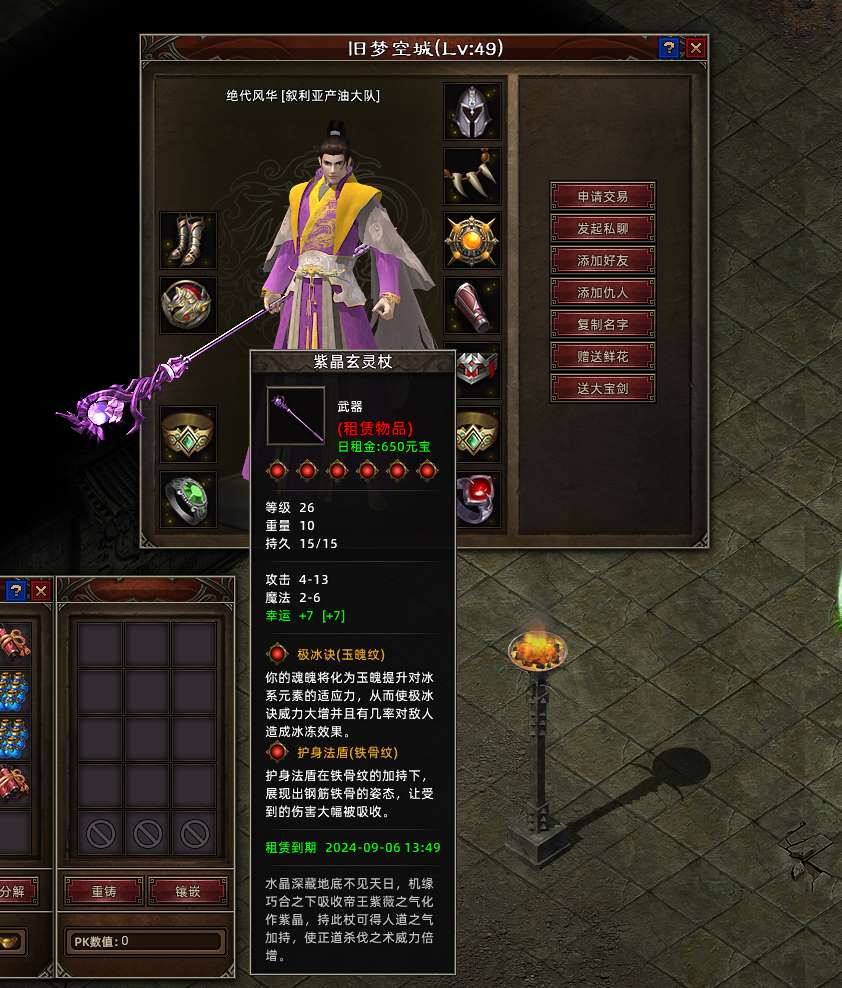Select the helmet equipment slot
The image size is (842, 988).
[x=472, y=112]
